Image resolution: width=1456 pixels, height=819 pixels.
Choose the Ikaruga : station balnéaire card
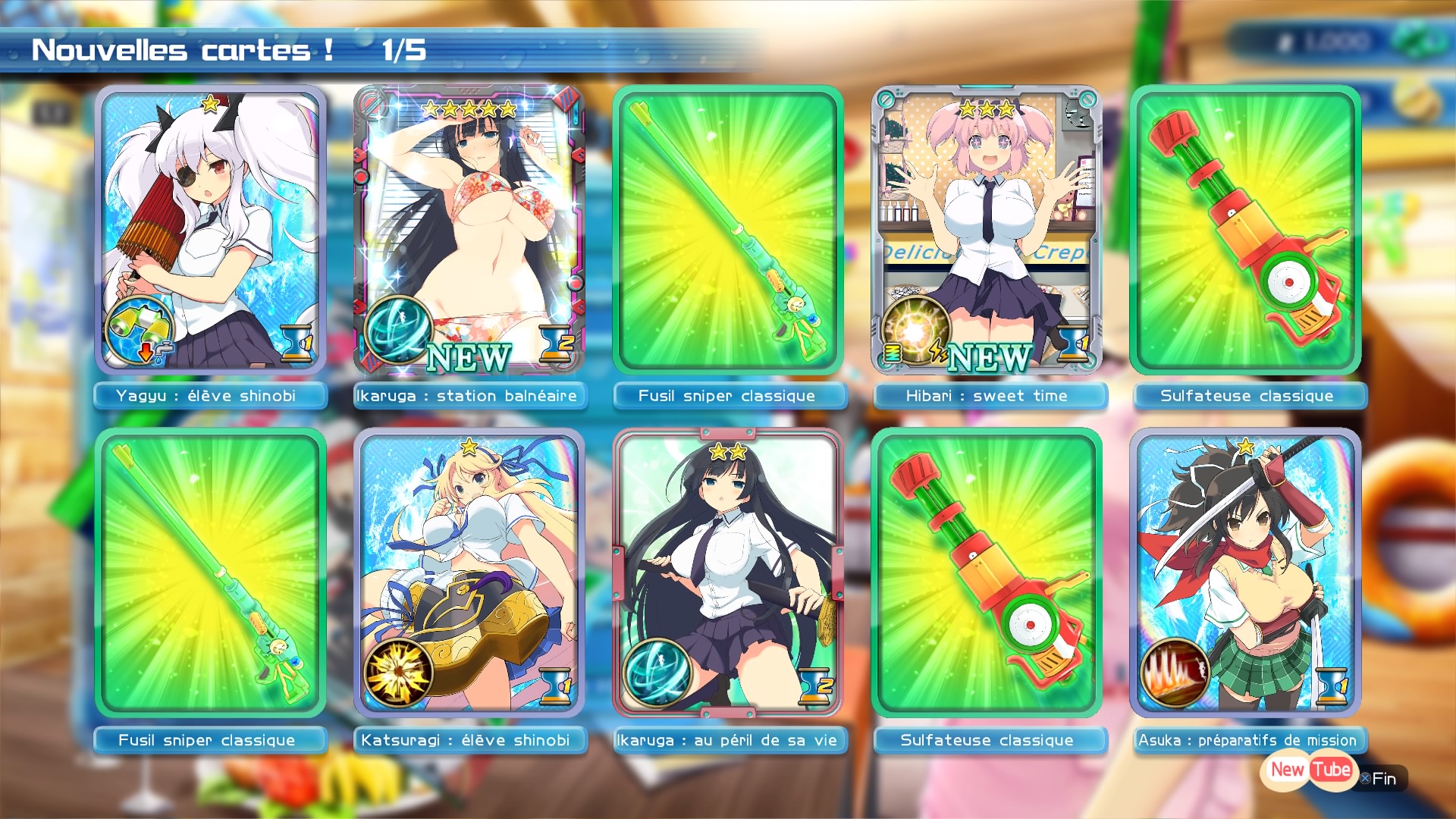(469, 230)
